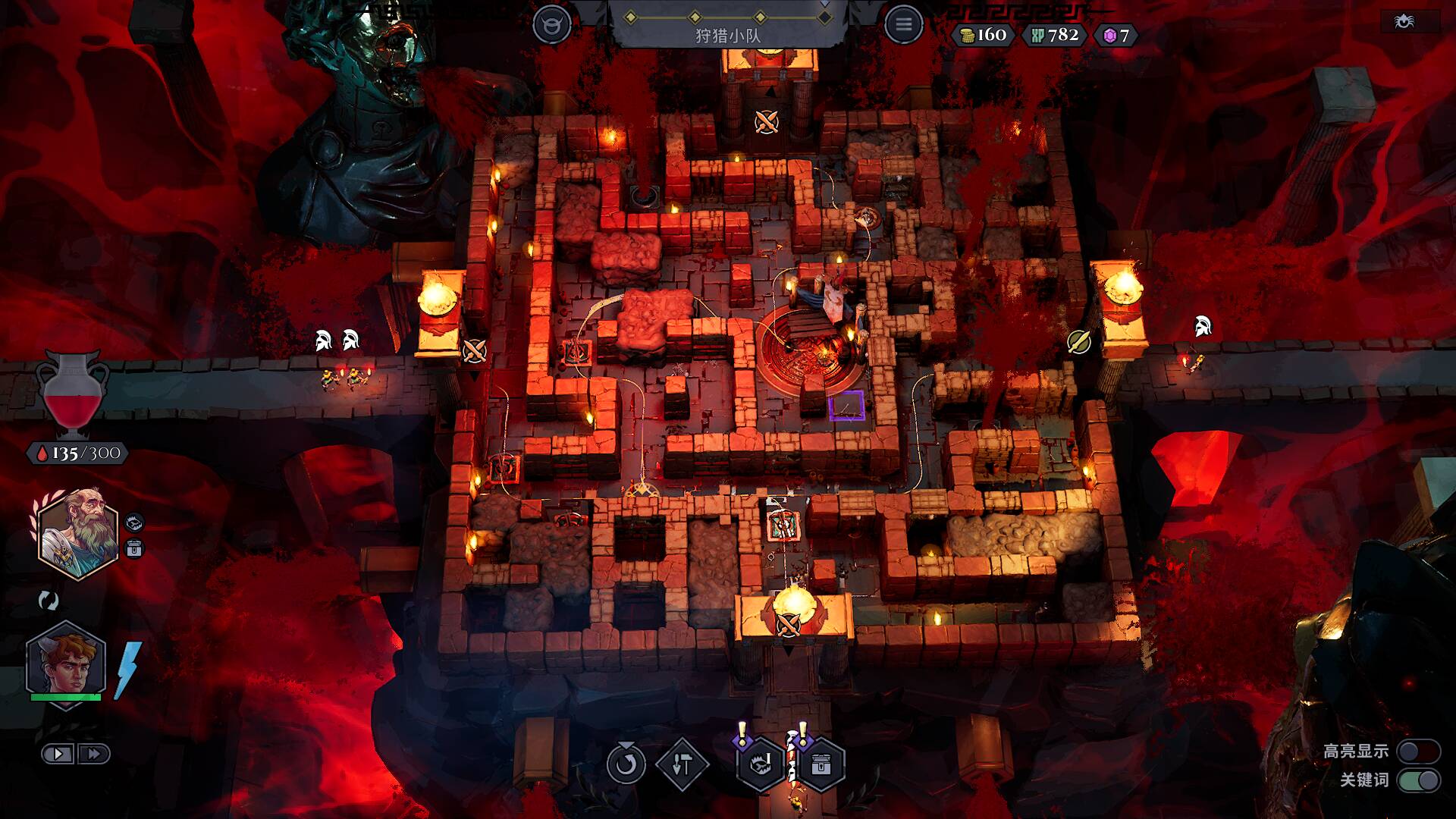Click the small chest icon beside the old man
The height and width of the screenshot is (819, 1456).
[134, 548]
